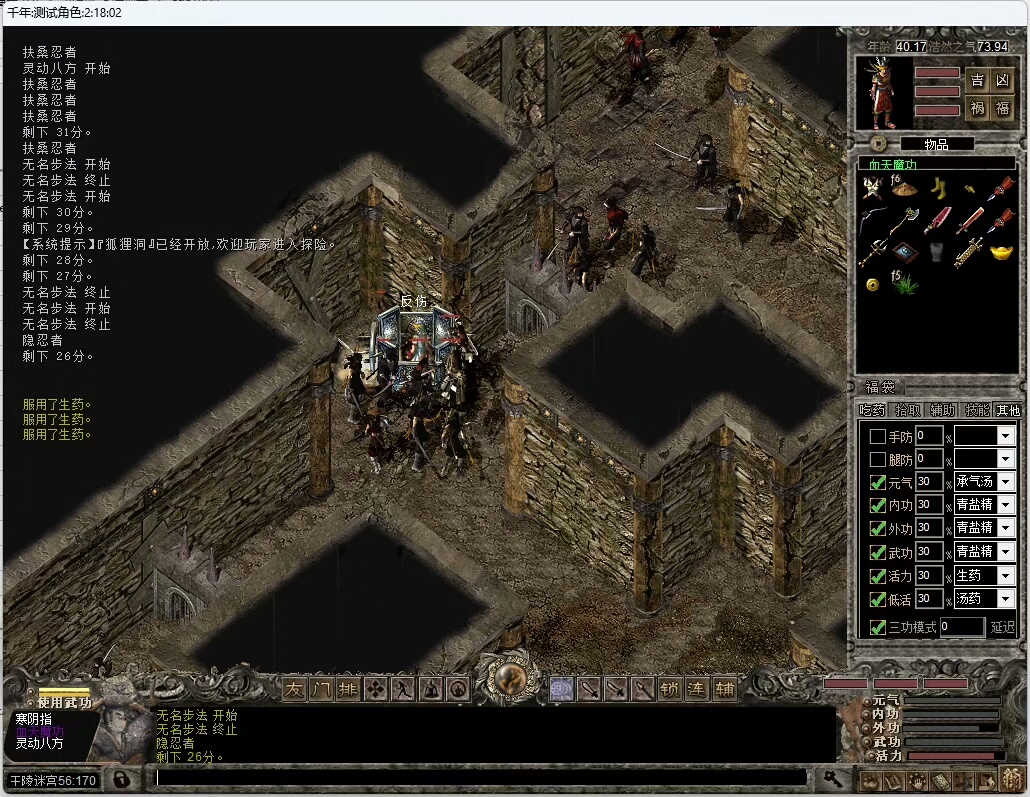Viewport: 1030px width, 797px height.
Task: Click the 友 friends button
Action: pyautogui.click(x=294, y=689)
